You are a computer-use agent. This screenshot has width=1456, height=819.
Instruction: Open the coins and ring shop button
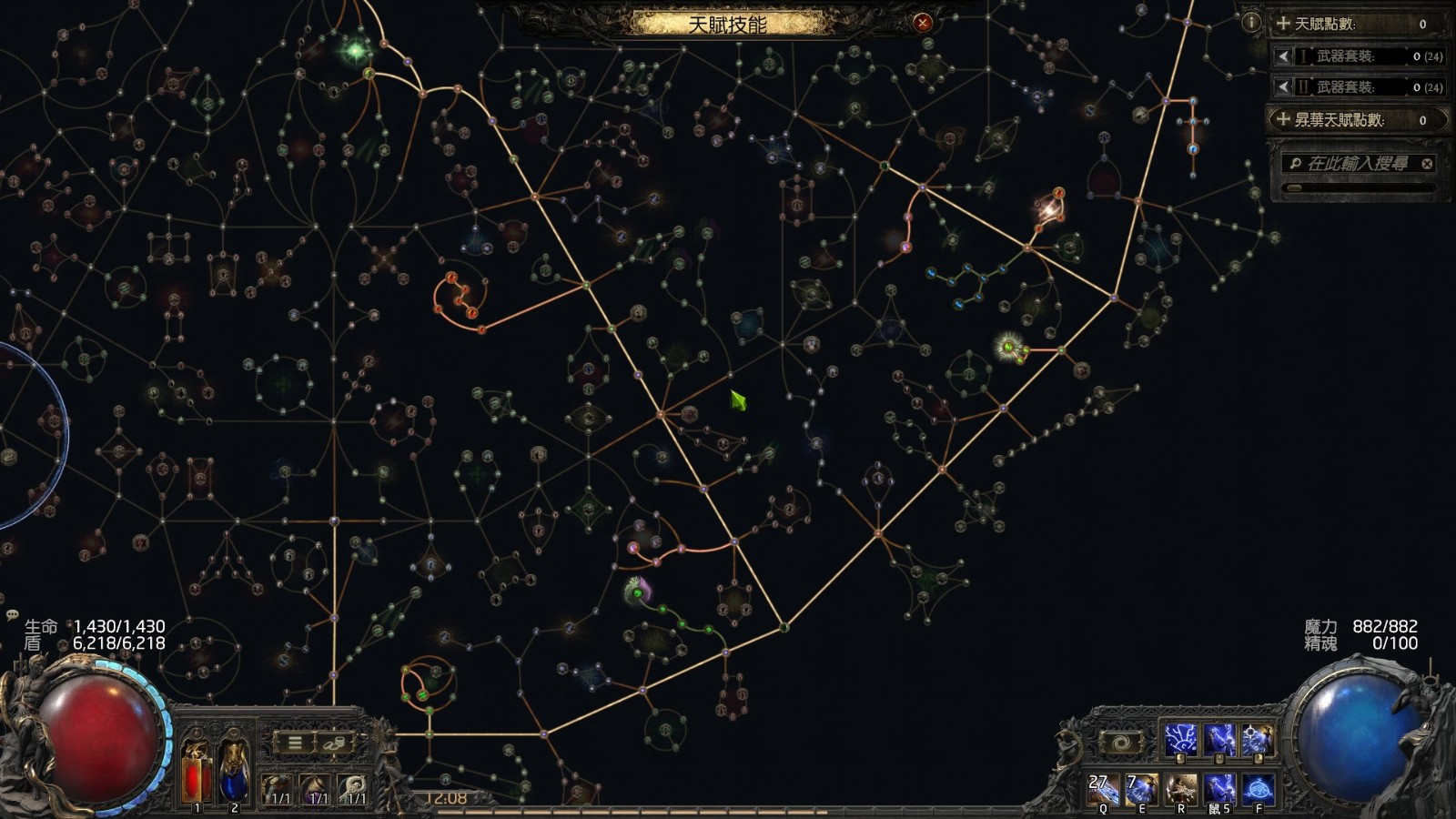333,743
